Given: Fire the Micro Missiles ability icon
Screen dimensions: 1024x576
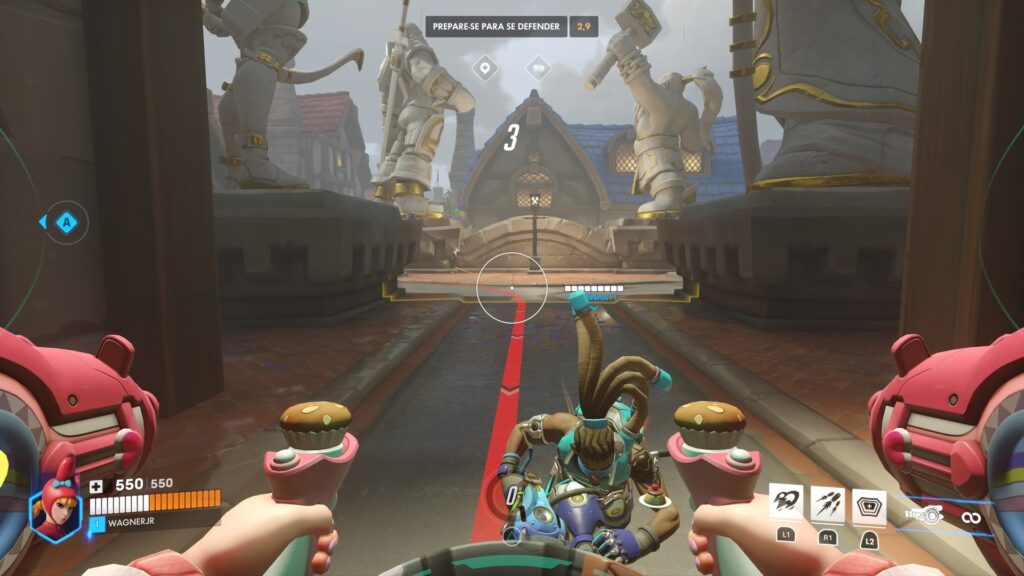Looking at the screenshot, I should (x=828, y=503).
